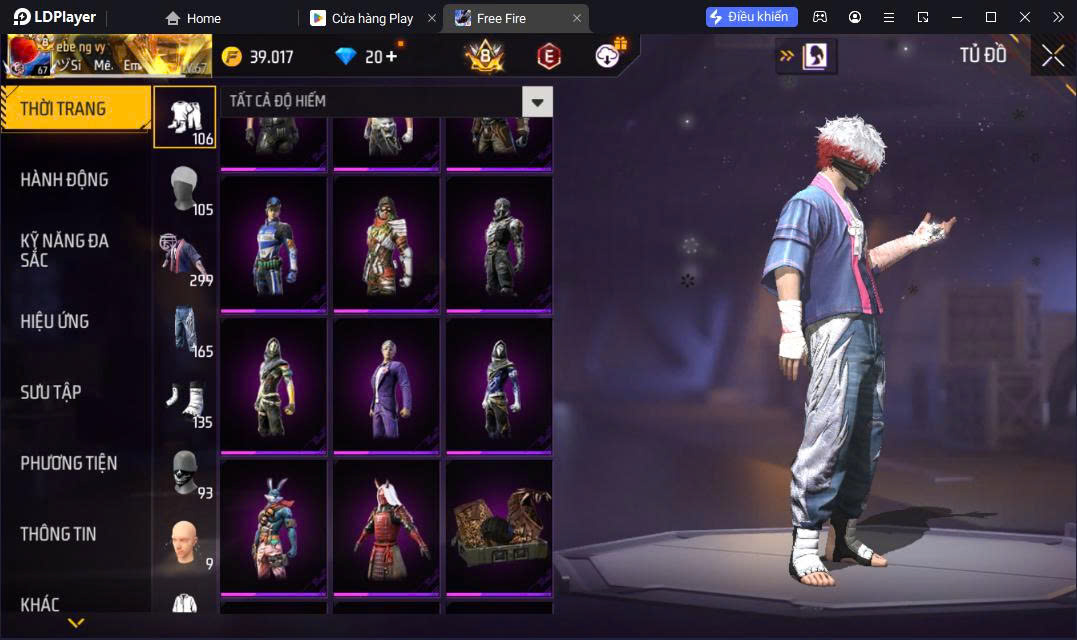Viewport: 1077px width, 640px height.
Task: Close the wardrobe with the X button
Action: click(x=1052, y=56)
